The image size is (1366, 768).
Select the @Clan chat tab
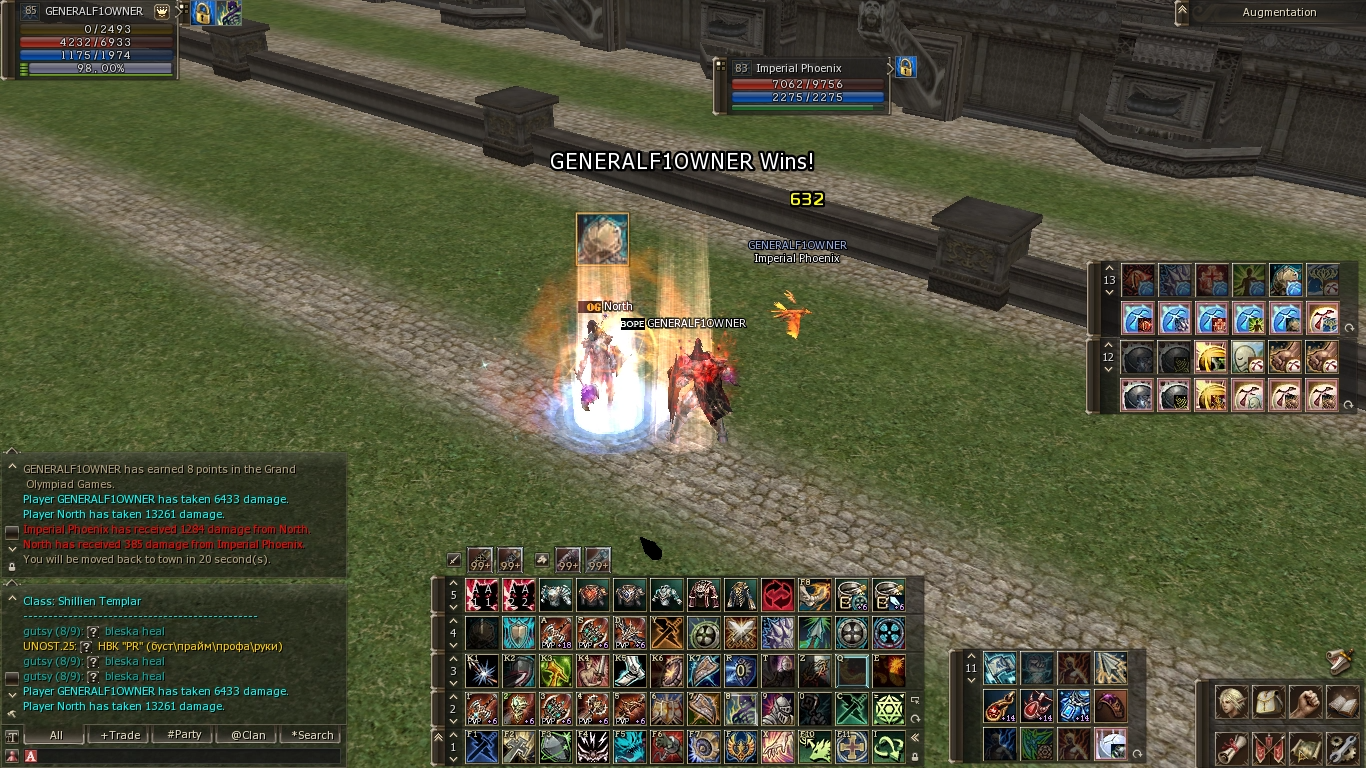(x=248, y=735)
